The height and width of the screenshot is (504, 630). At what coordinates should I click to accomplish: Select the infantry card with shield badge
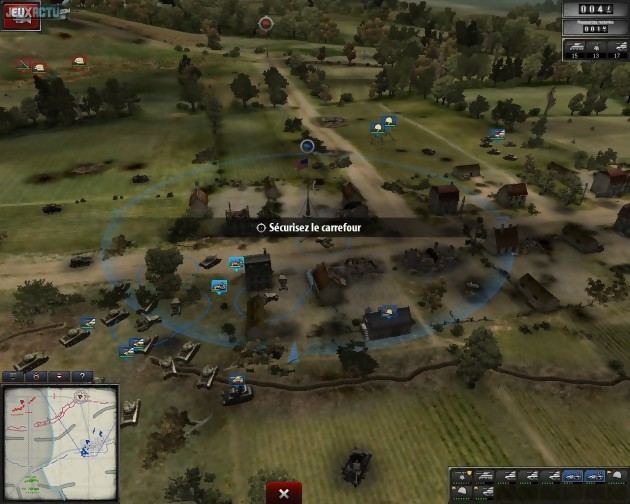click(461, 477)
